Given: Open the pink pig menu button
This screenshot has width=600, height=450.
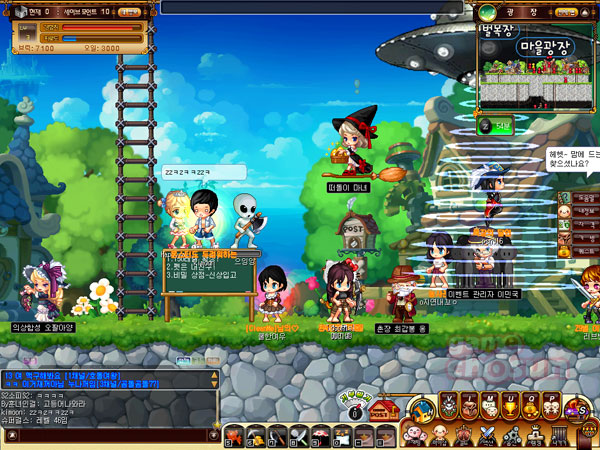Looking at the screenshot, I should 417,434.
